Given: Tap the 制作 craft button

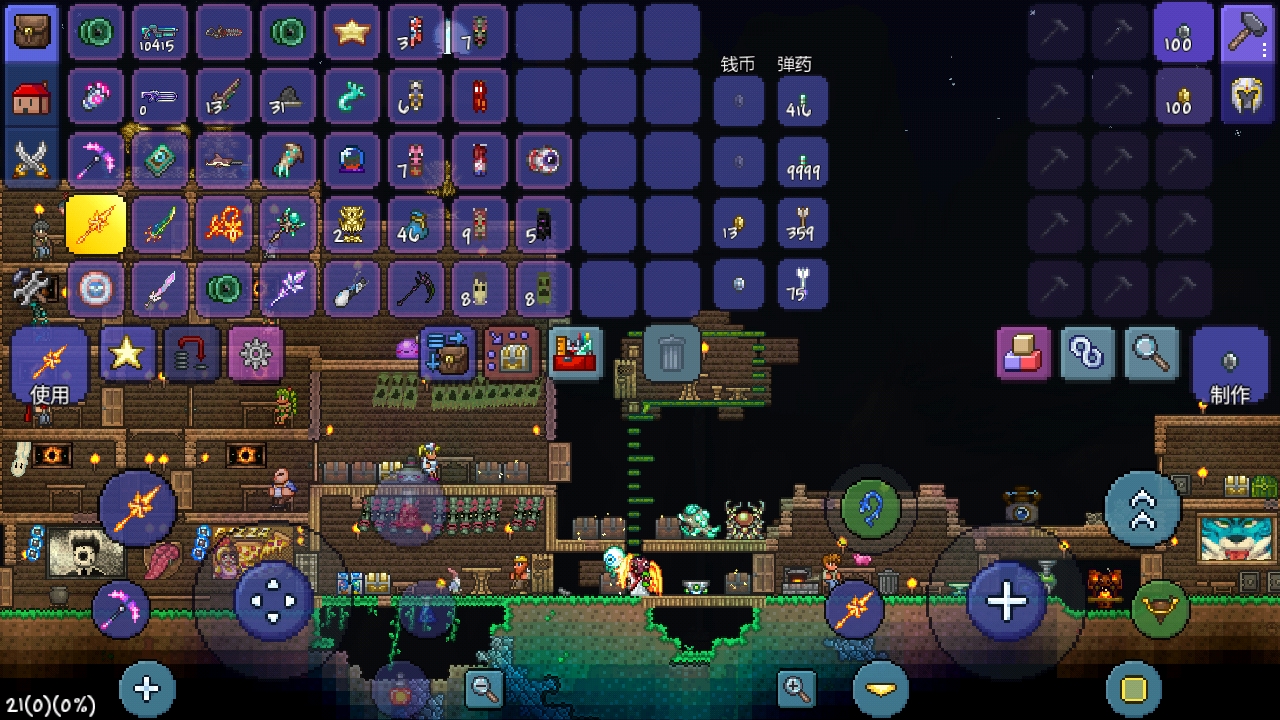Looking at the screenshot, I should [x=1229, y=366].
